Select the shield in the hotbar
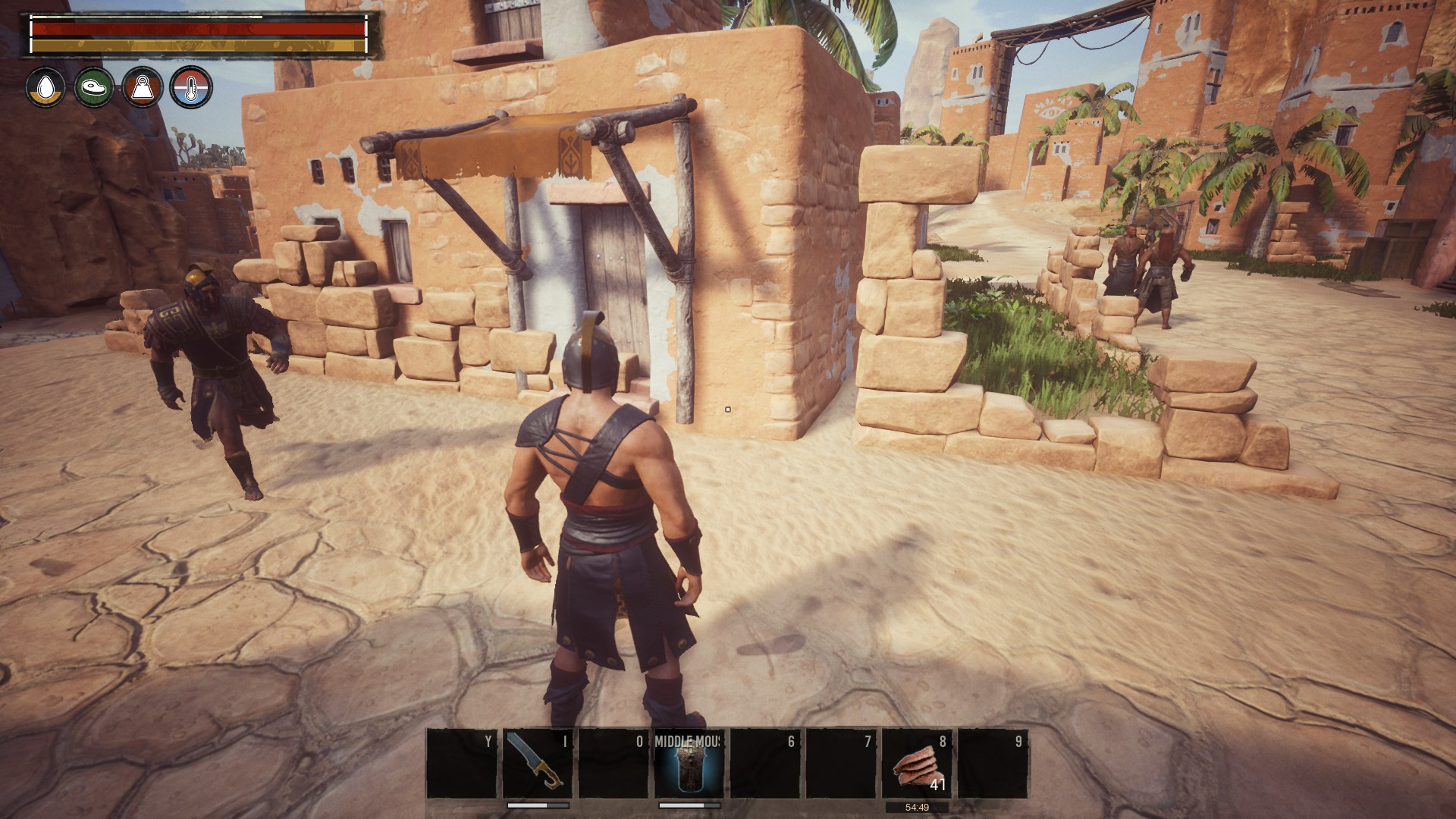 point(689,764)
